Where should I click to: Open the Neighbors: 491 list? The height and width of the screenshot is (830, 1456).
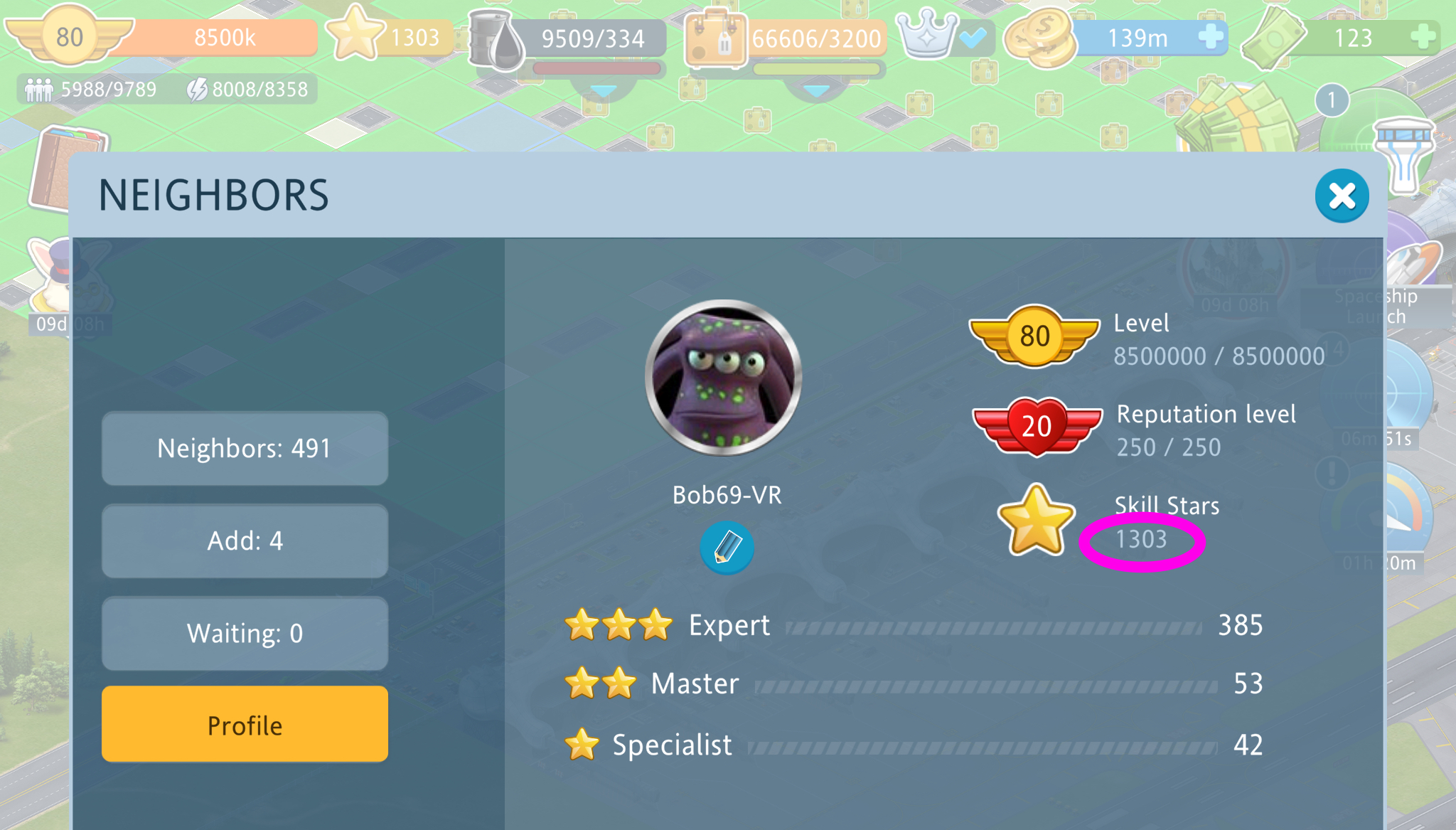tap(245, 449)
